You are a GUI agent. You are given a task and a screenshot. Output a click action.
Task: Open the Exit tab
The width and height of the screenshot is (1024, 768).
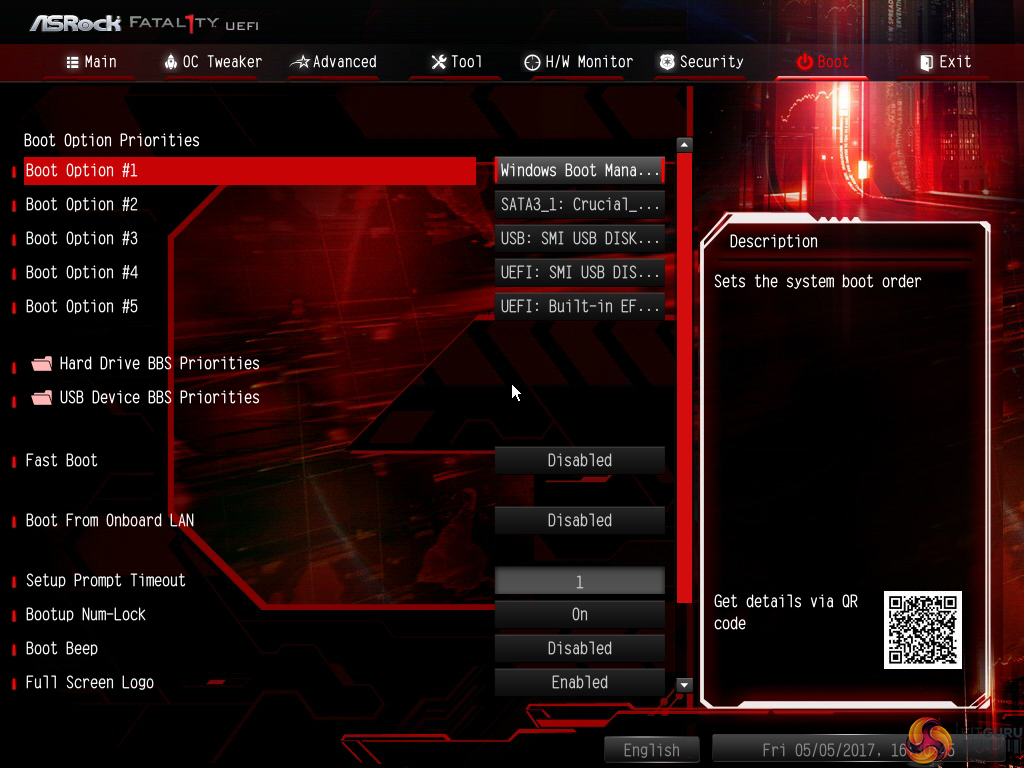(x=945, y=62)
